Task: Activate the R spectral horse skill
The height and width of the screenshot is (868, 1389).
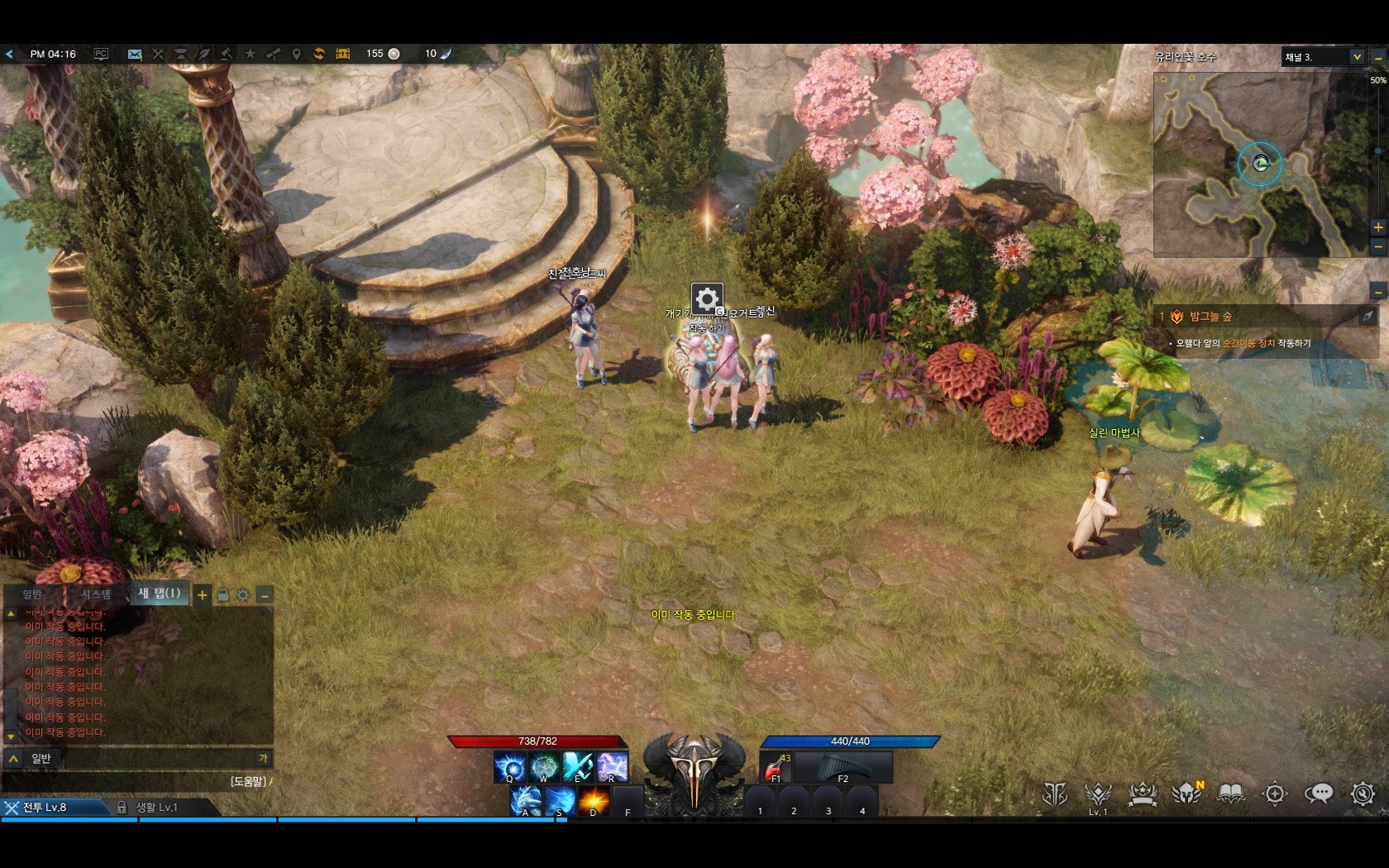Action: click(612, 767)
